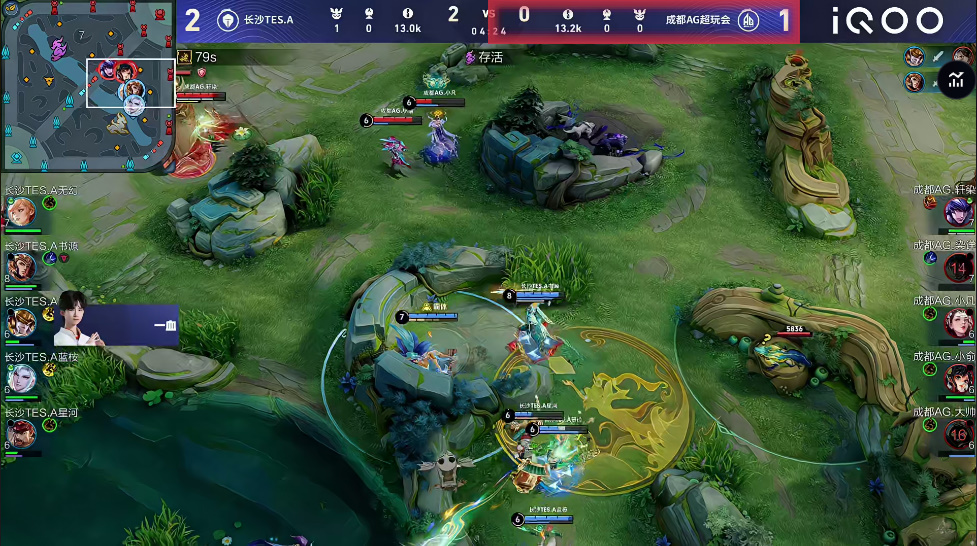
Task: Click the featured player banner with portrait
Action: pyautogui.click(x=116, y=321)
